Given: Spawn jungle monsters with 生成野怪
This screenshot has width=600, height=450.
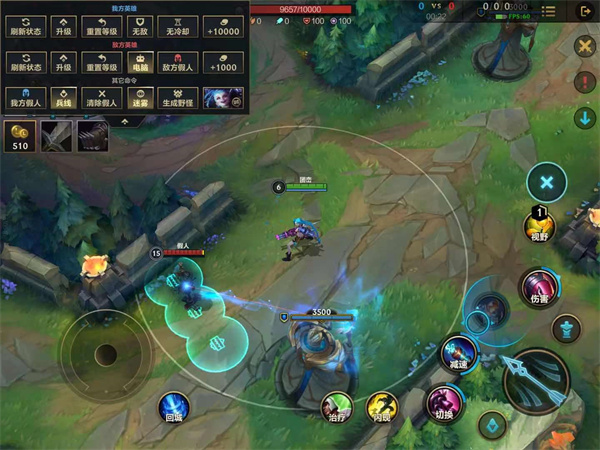Looking at the screenshot, I should coord(181,97).
